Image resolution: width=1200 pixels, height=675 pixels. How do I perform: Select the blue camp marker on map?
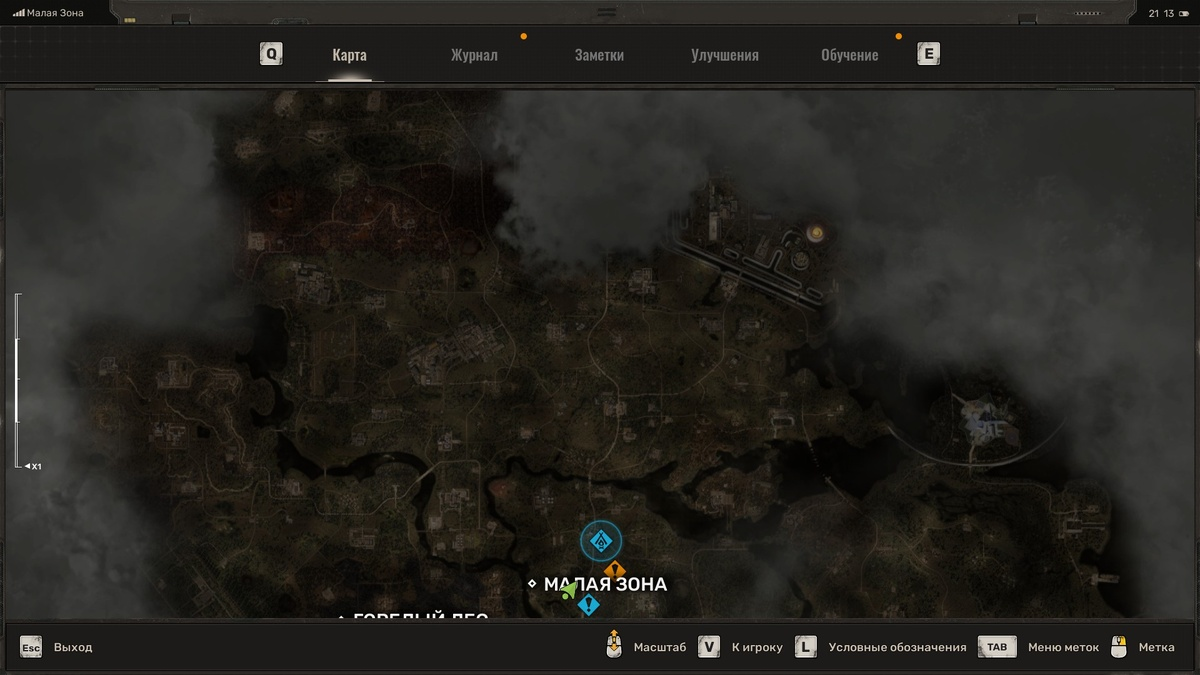click(x=601, y=541)
